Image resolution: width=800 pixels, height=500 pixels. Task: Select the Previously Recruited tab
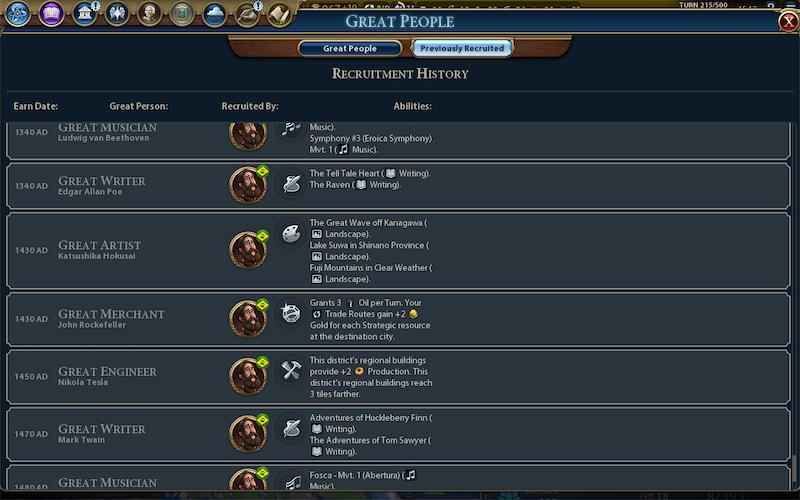pos(462,48)
